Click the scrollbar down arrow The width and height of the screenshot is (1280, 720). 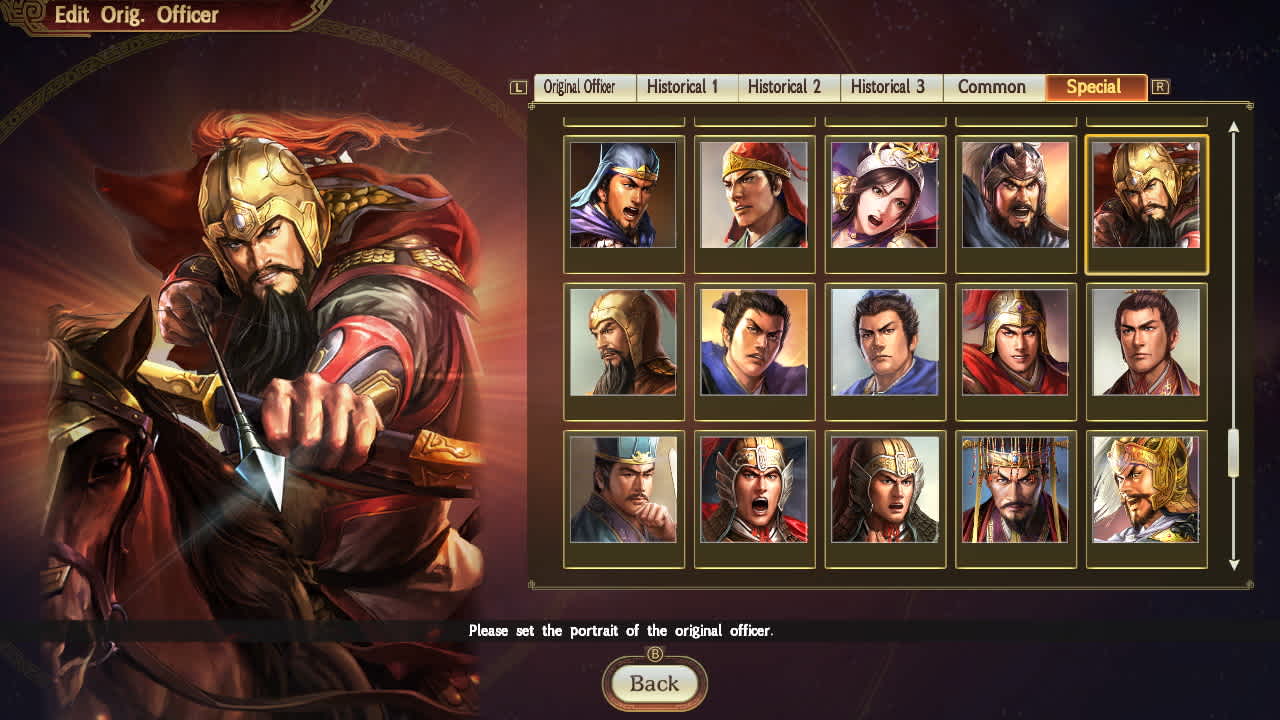[1235, 564]
